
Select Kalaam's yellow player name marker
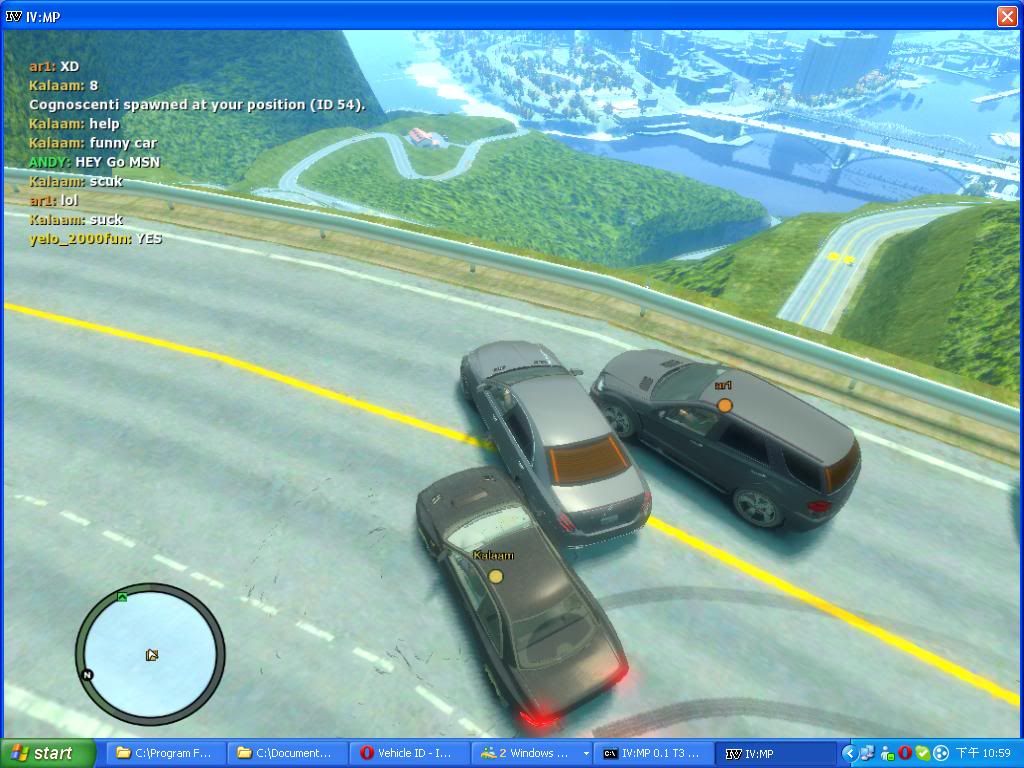point(495,576)
